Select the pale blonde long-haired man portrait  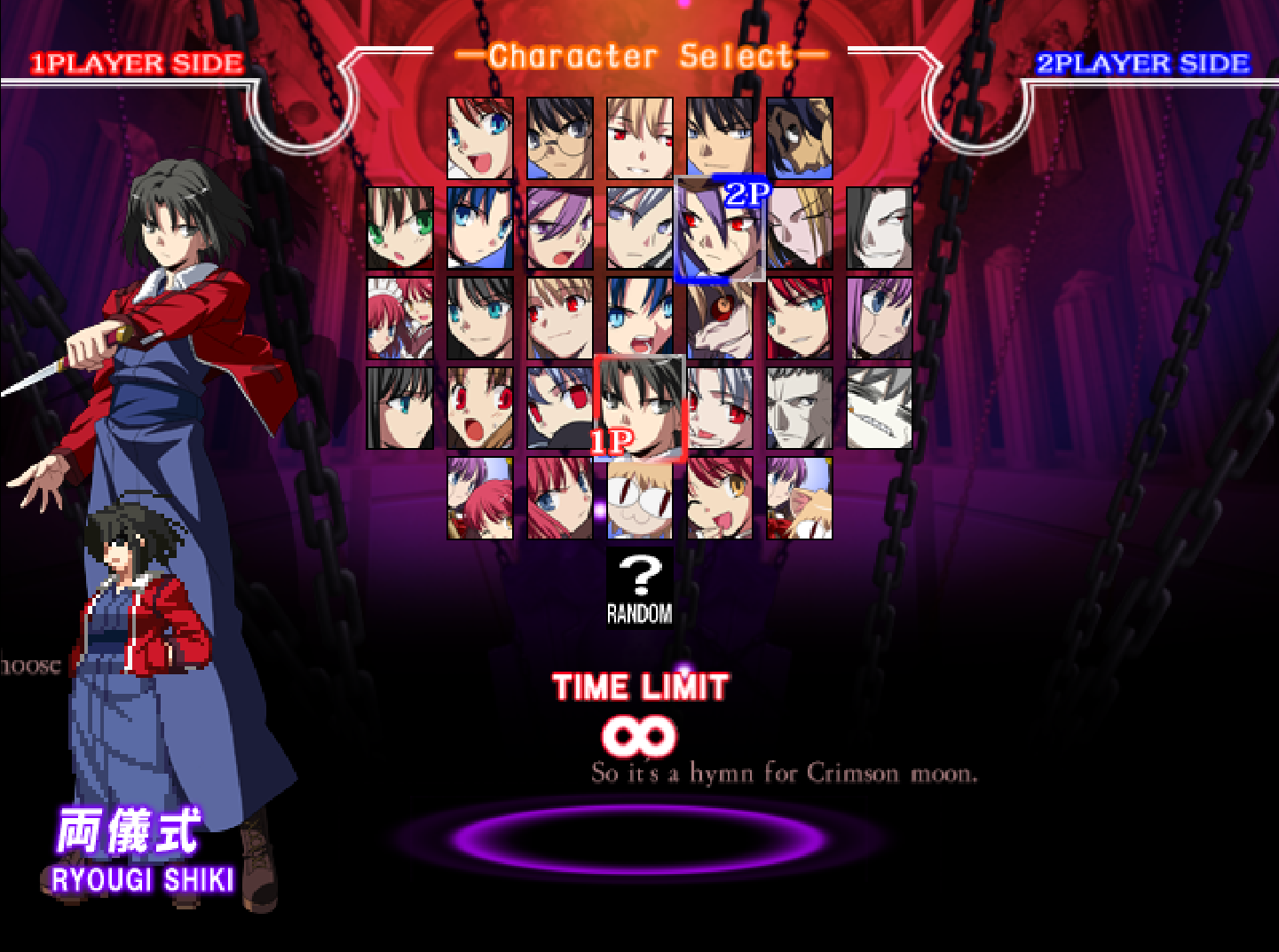pos(801,228)
